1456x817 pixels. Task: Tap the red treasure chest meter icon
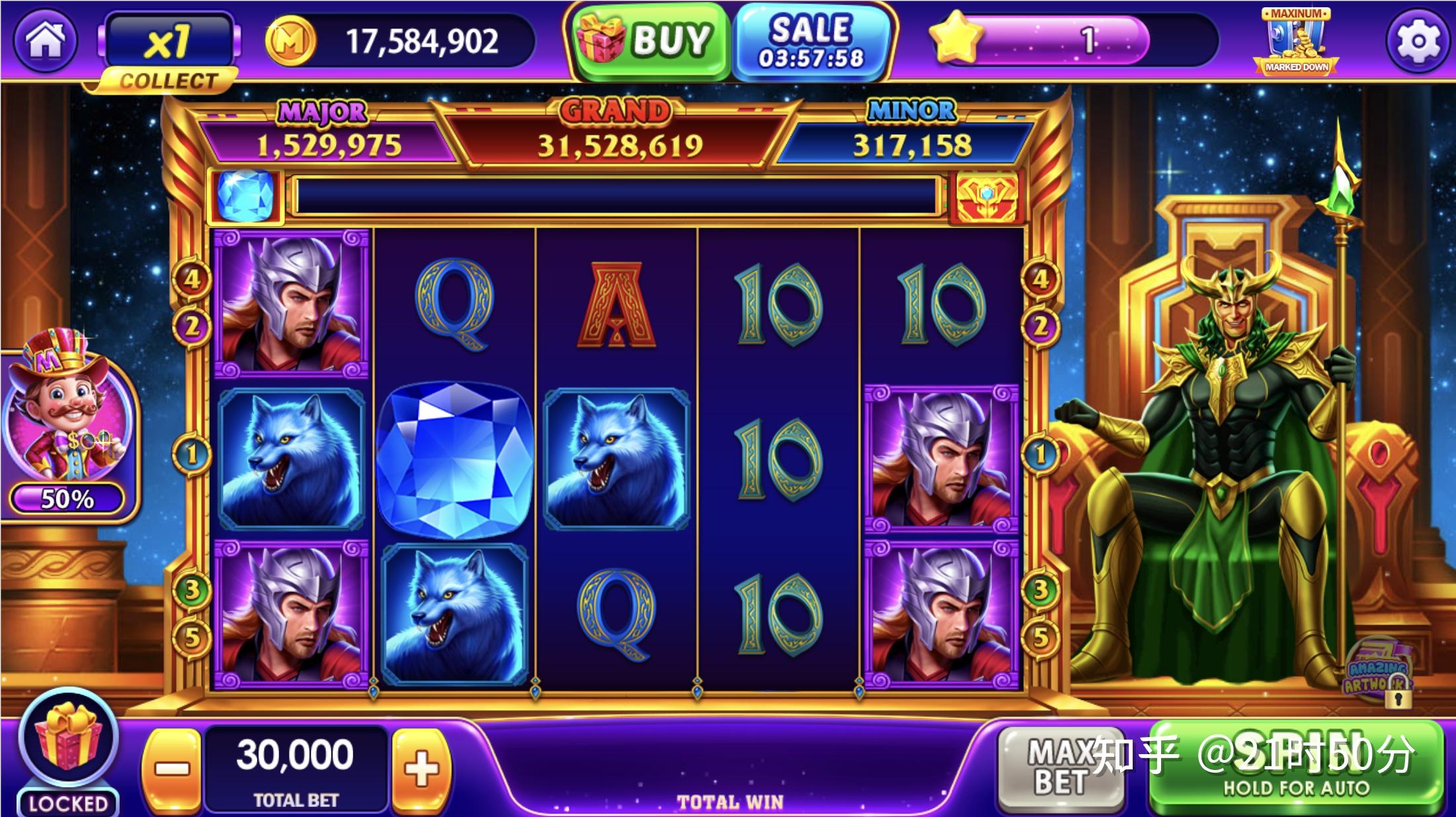[987, 196]
